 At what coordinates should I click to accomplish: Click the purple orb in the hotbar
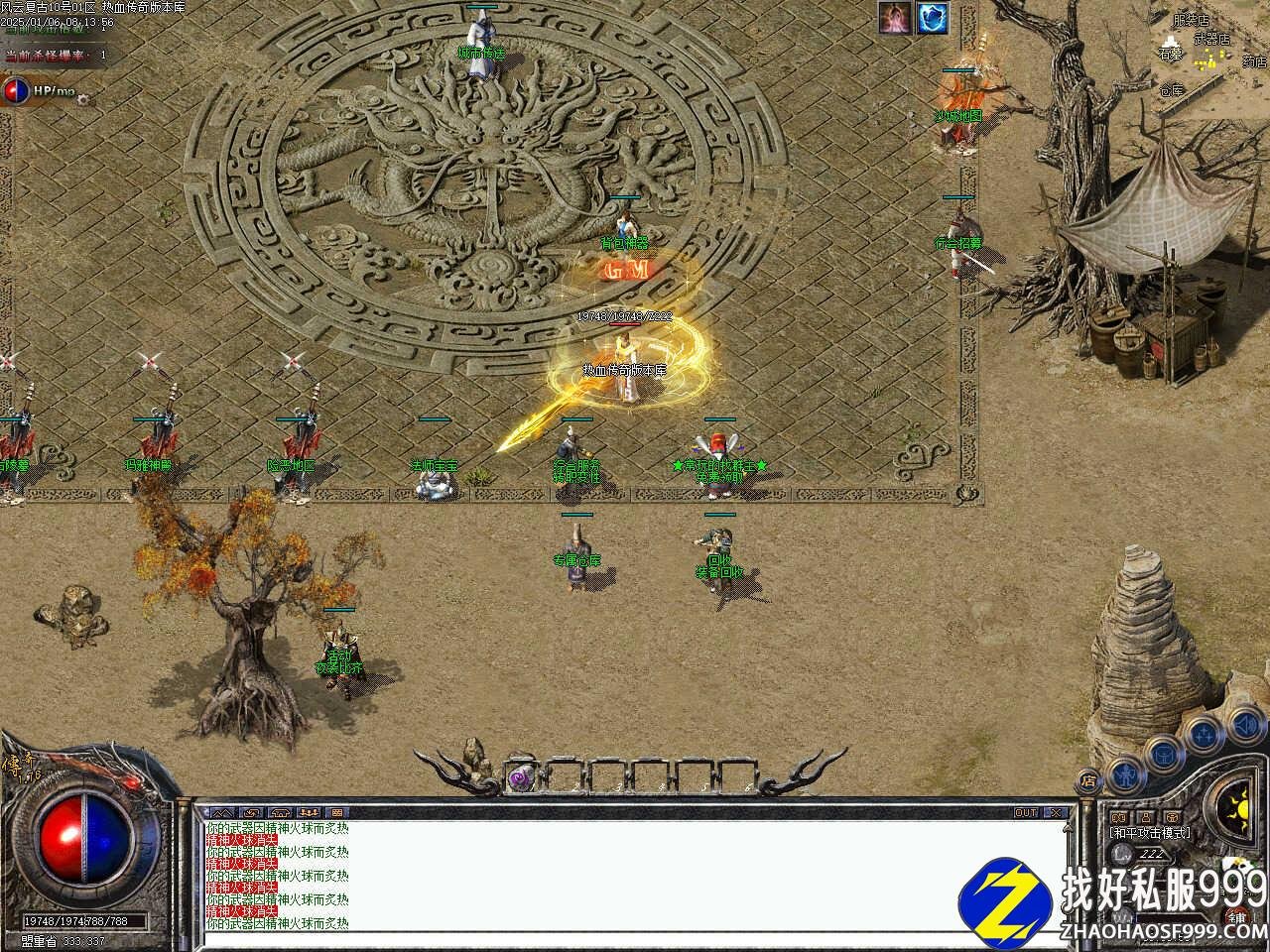[x=520, y=778]
